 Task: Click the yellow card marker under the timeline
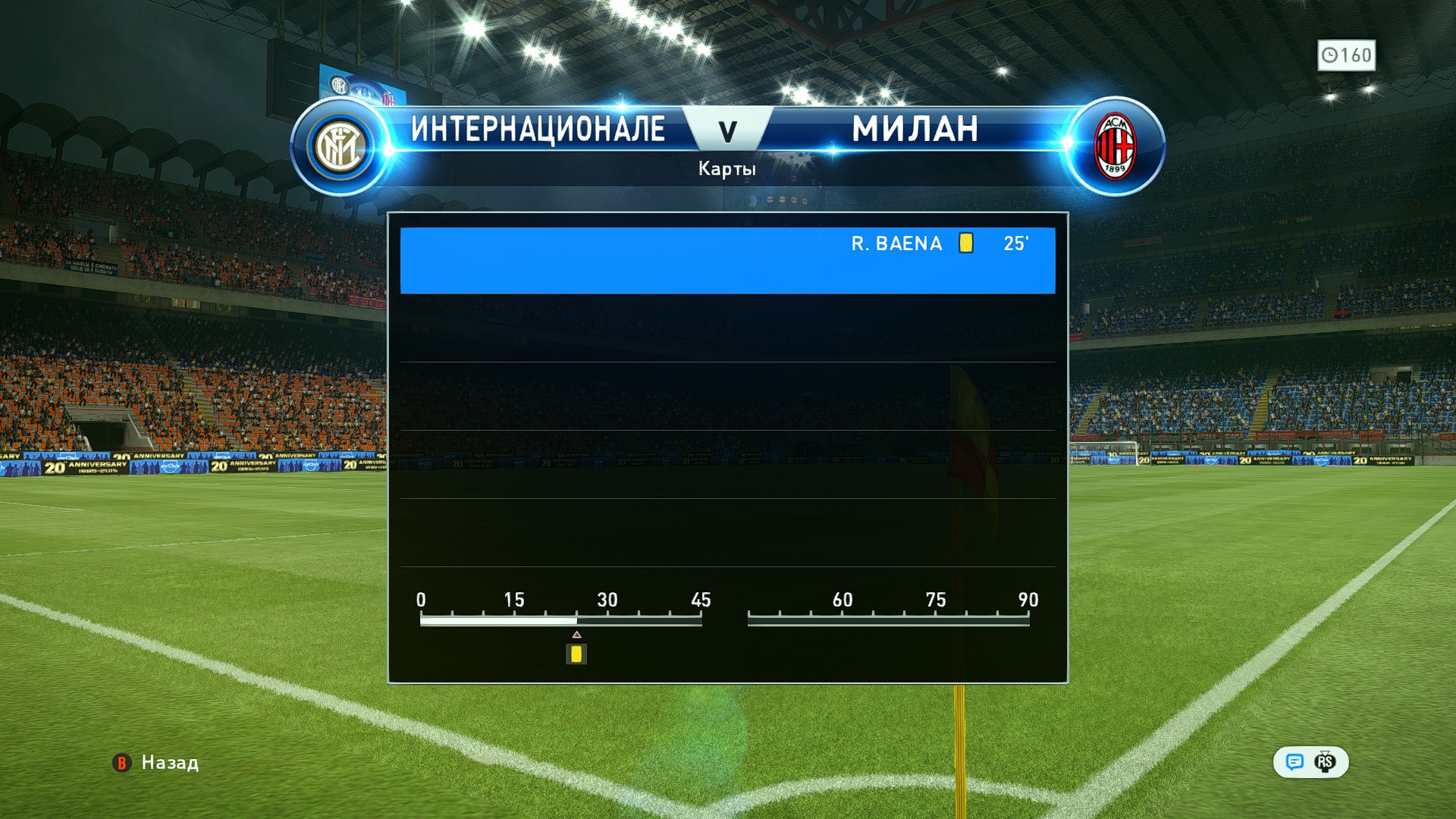(x=576, y=654)
